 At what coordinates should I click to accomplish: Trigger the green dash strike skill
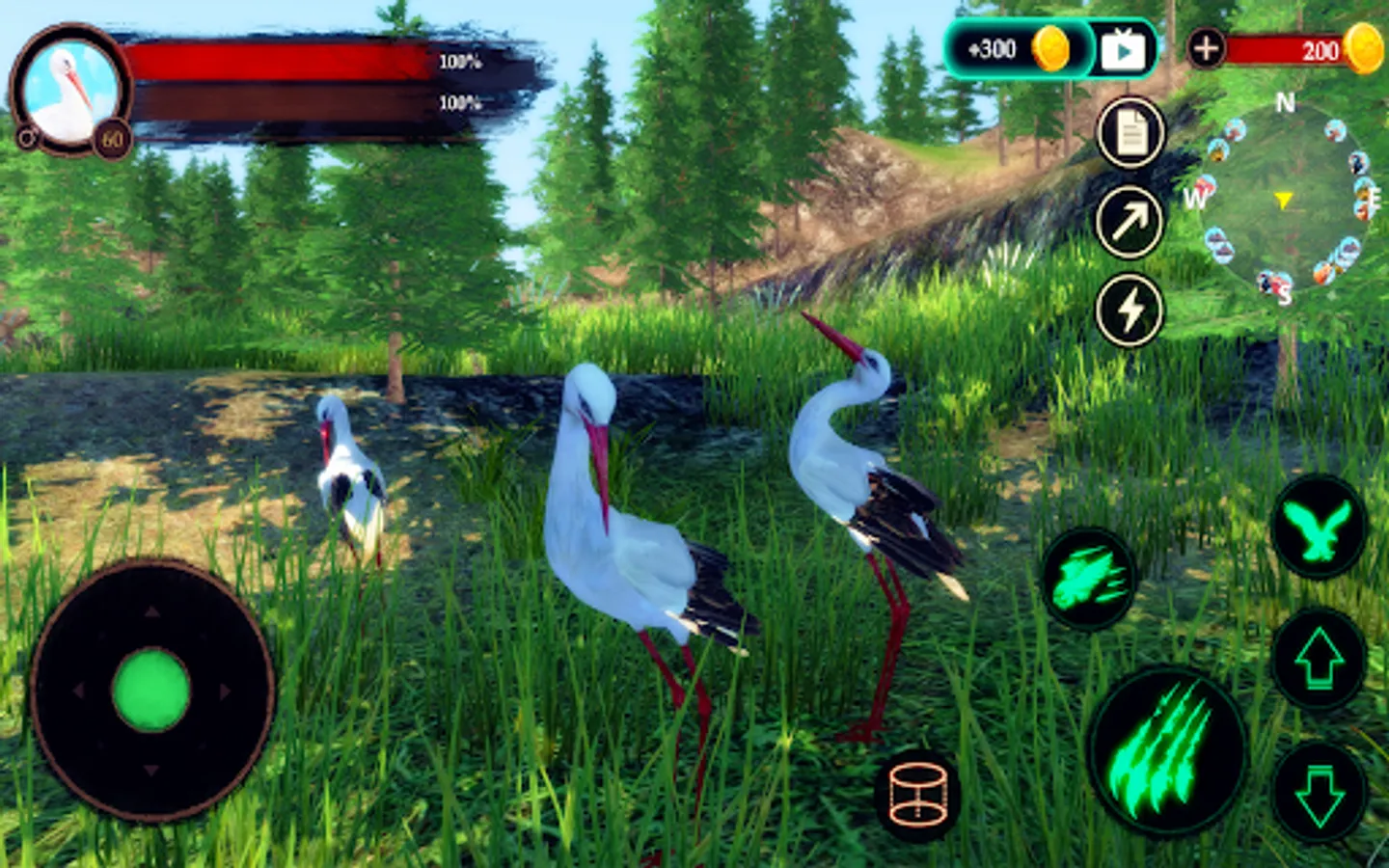1089,580
